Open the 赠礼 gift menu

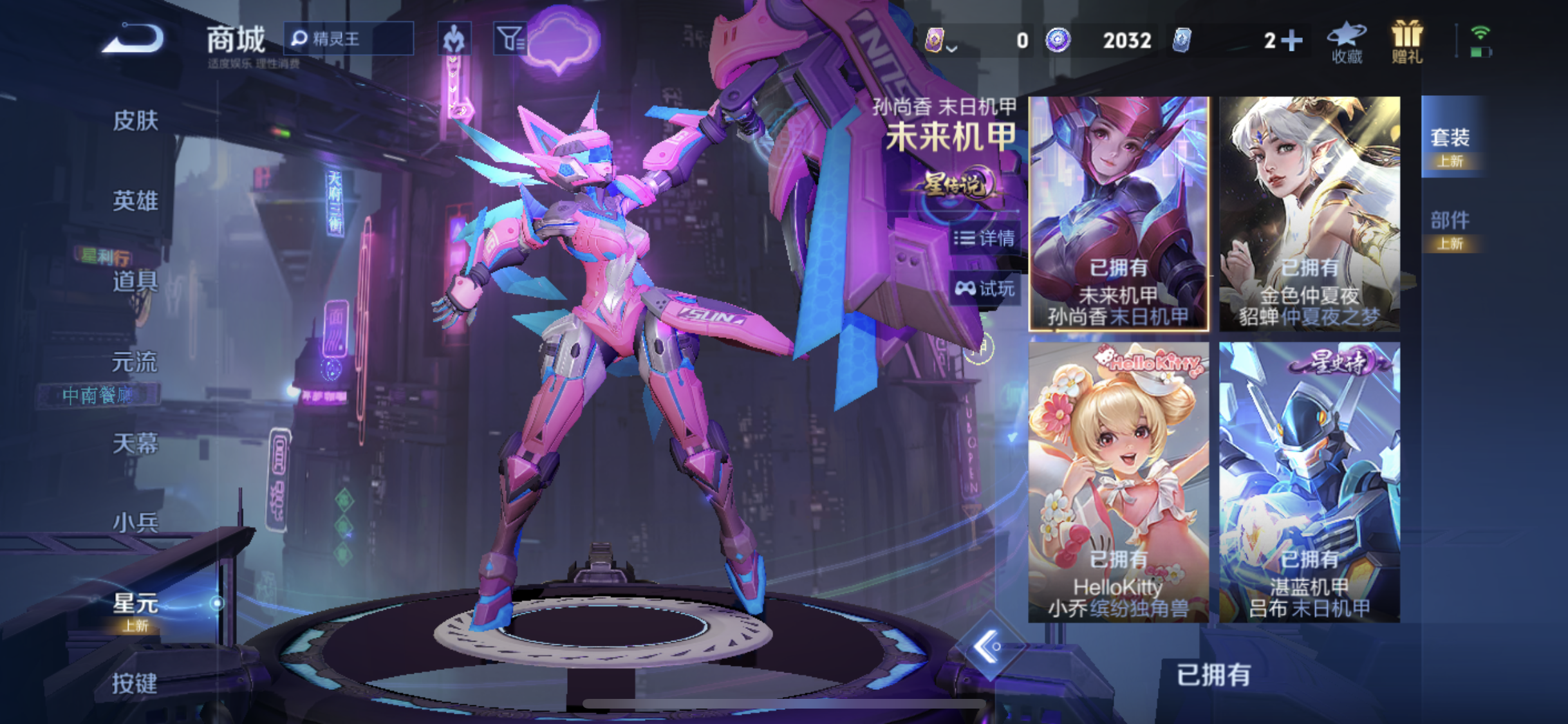point(1406,42)
